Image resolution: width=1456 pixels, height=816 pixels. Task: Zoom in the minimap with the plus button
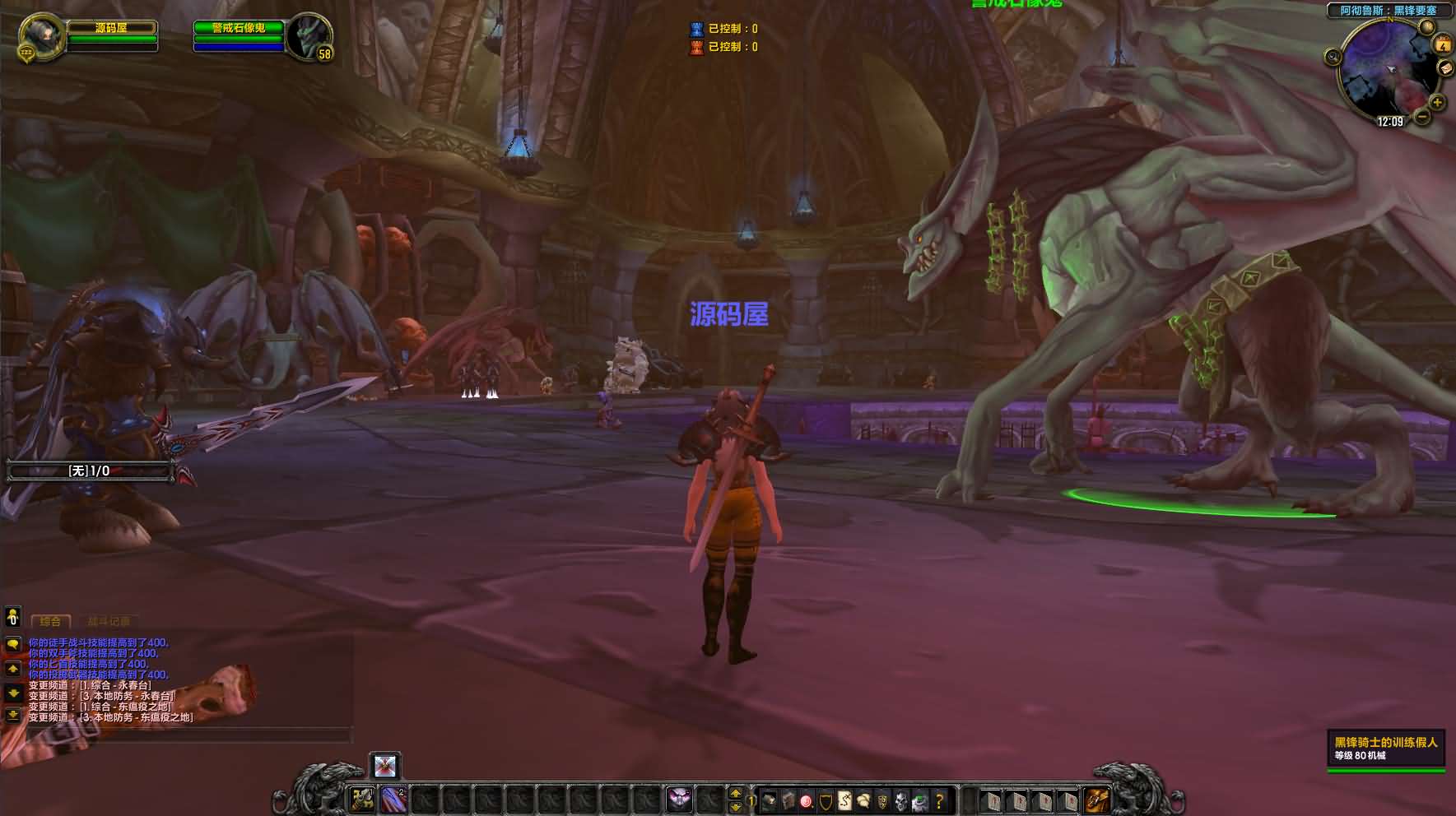click(x=1437, y=103)
